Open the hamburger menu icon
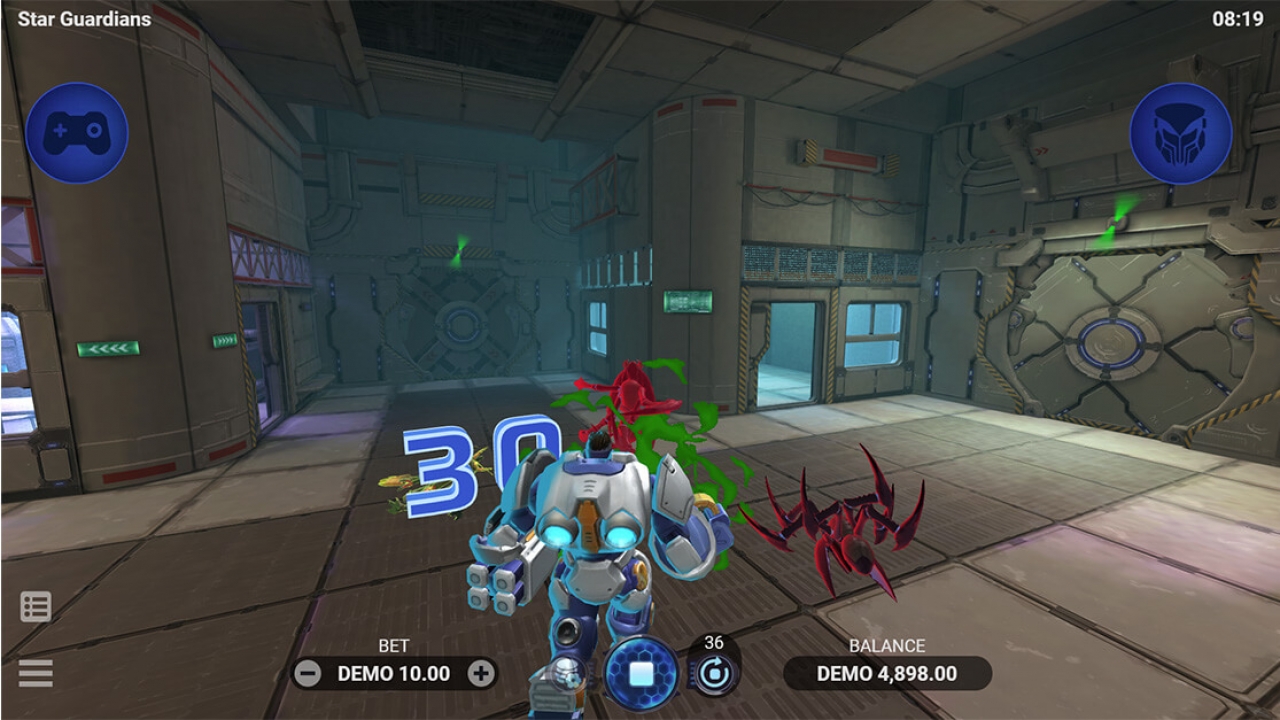 (35, 672)
